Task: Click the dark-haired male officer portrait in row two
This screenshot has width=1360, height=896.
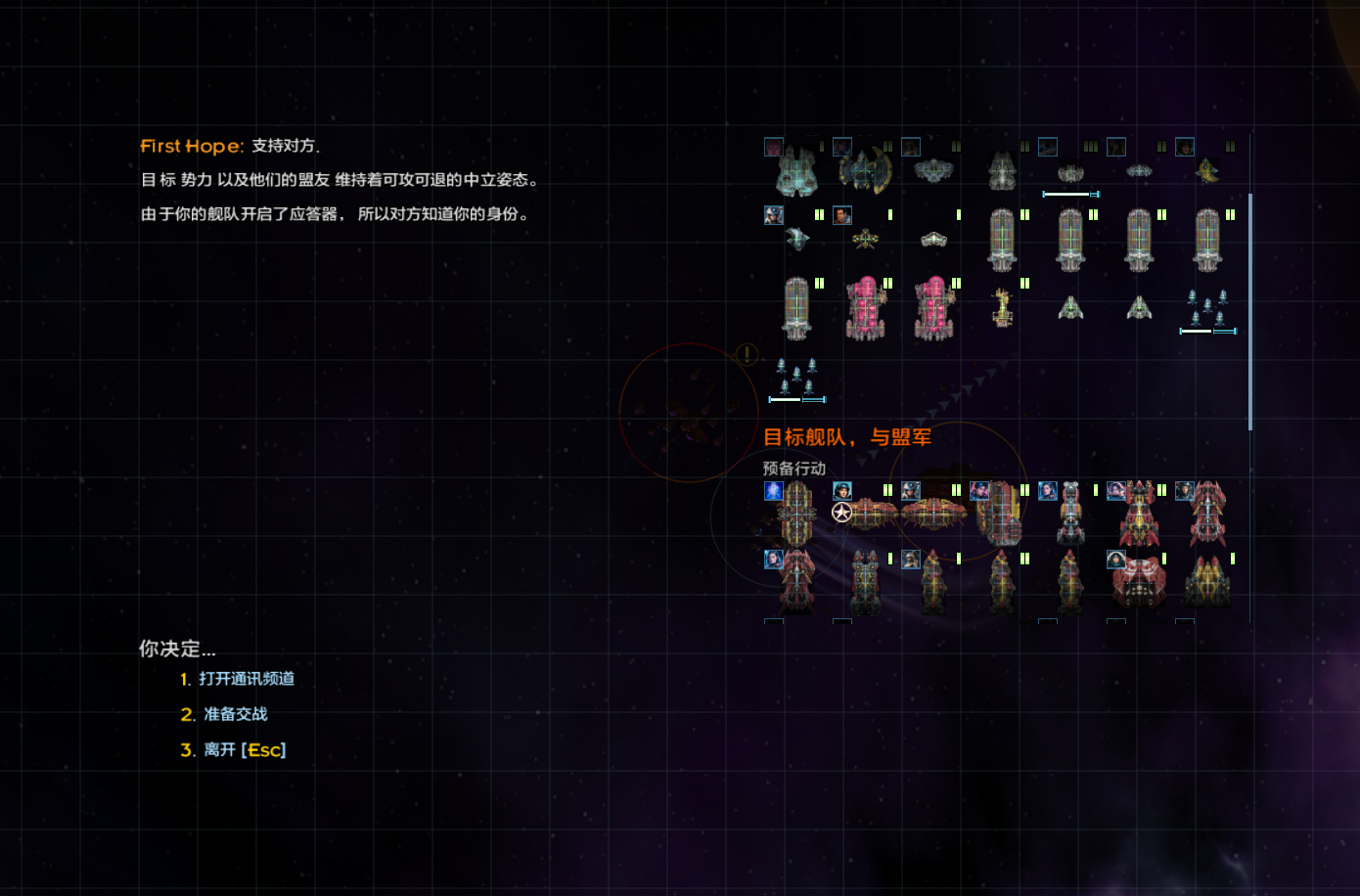Action: (x=842, y=215)
